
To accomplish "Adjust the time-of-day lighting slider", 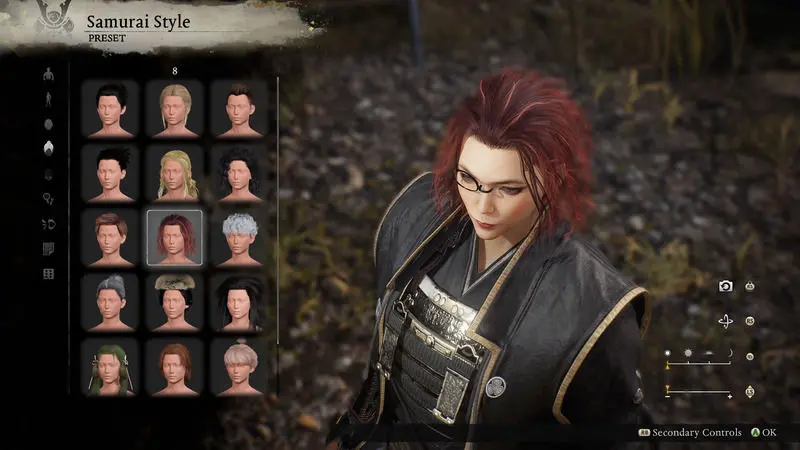I will 698,356.
